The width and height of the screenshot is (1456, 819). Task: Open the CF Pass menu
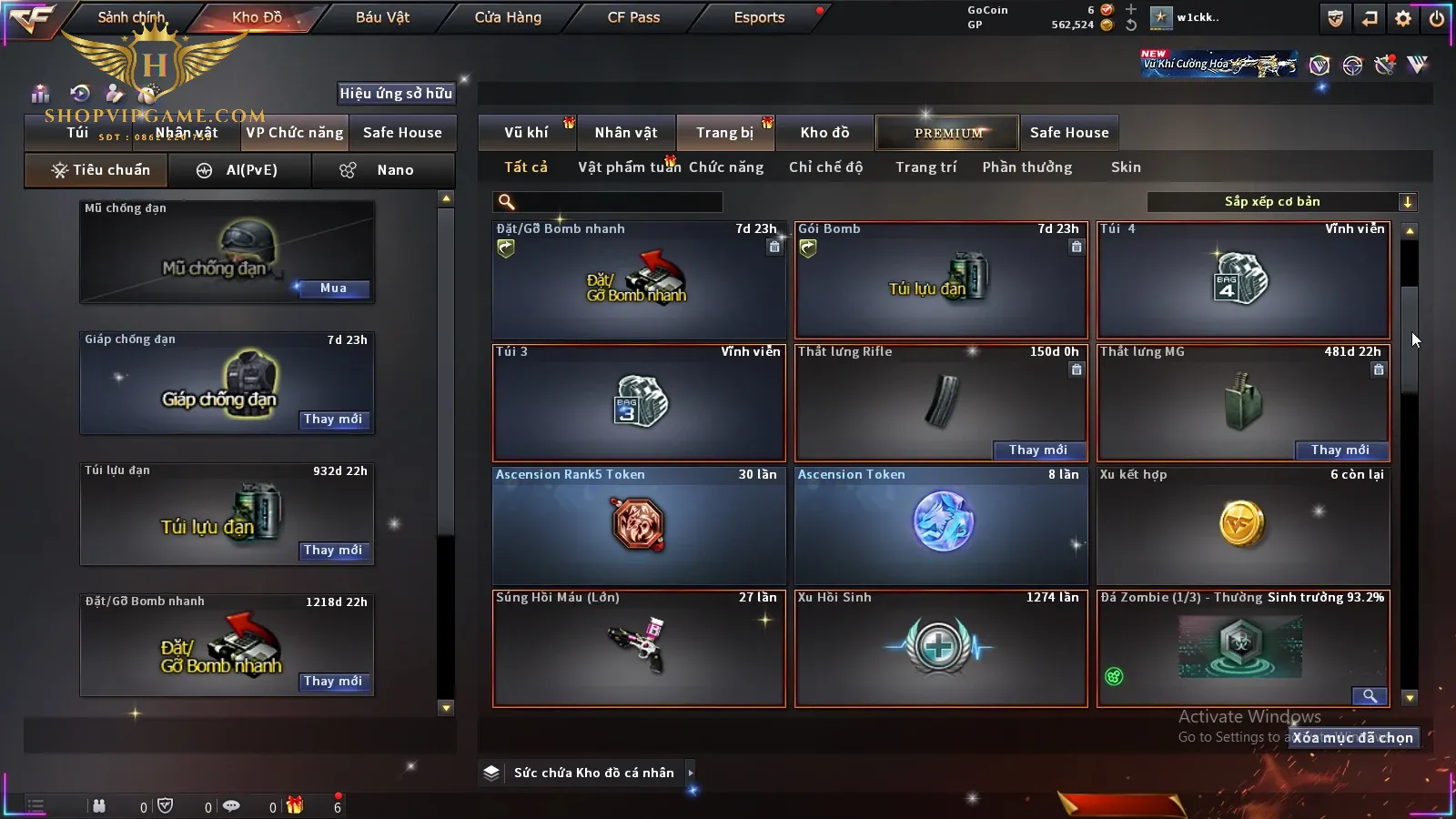pyautogui.click(x=633, y=17)
